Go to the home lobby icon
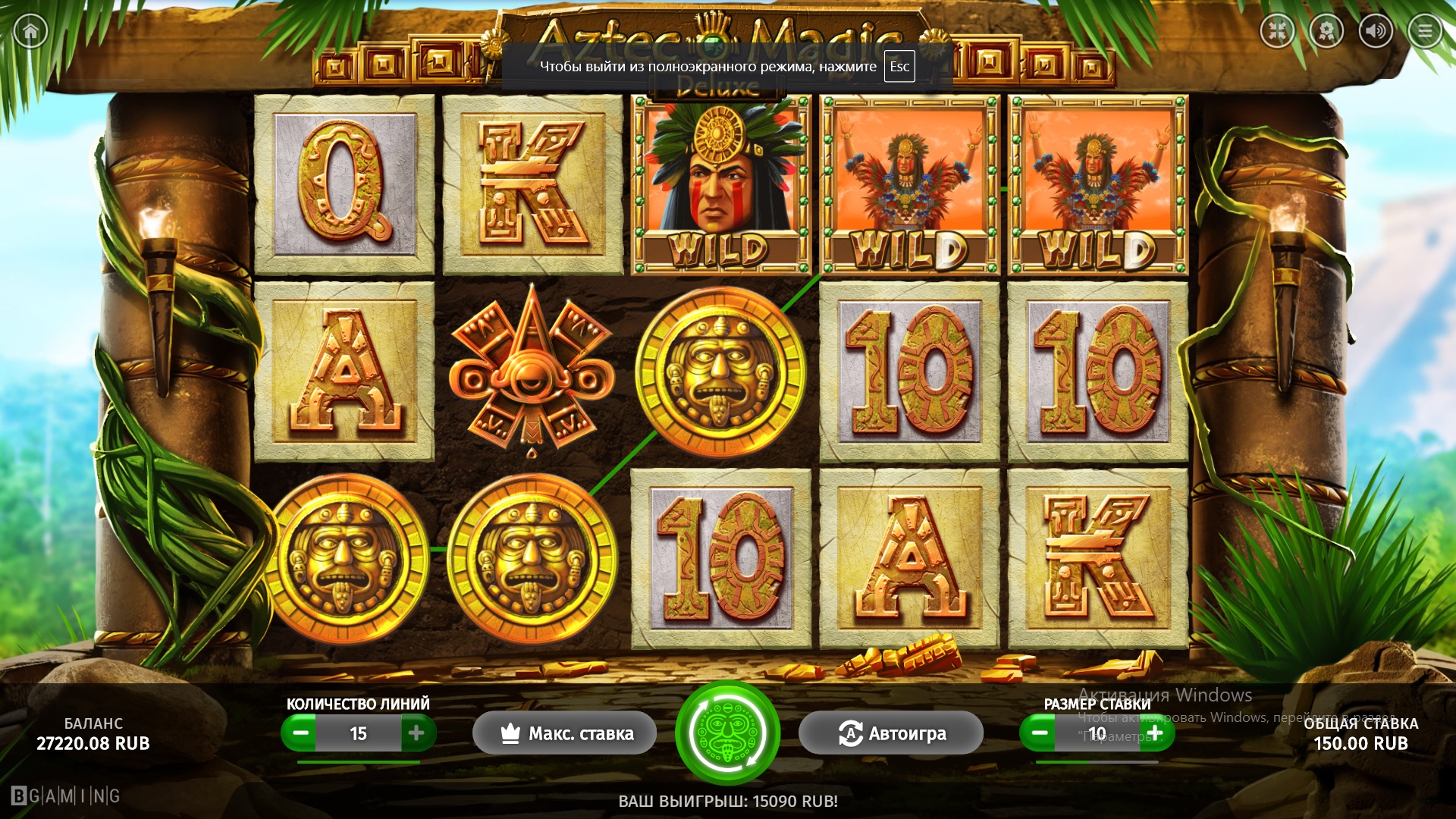1456x819 pixels. point(30,31)
